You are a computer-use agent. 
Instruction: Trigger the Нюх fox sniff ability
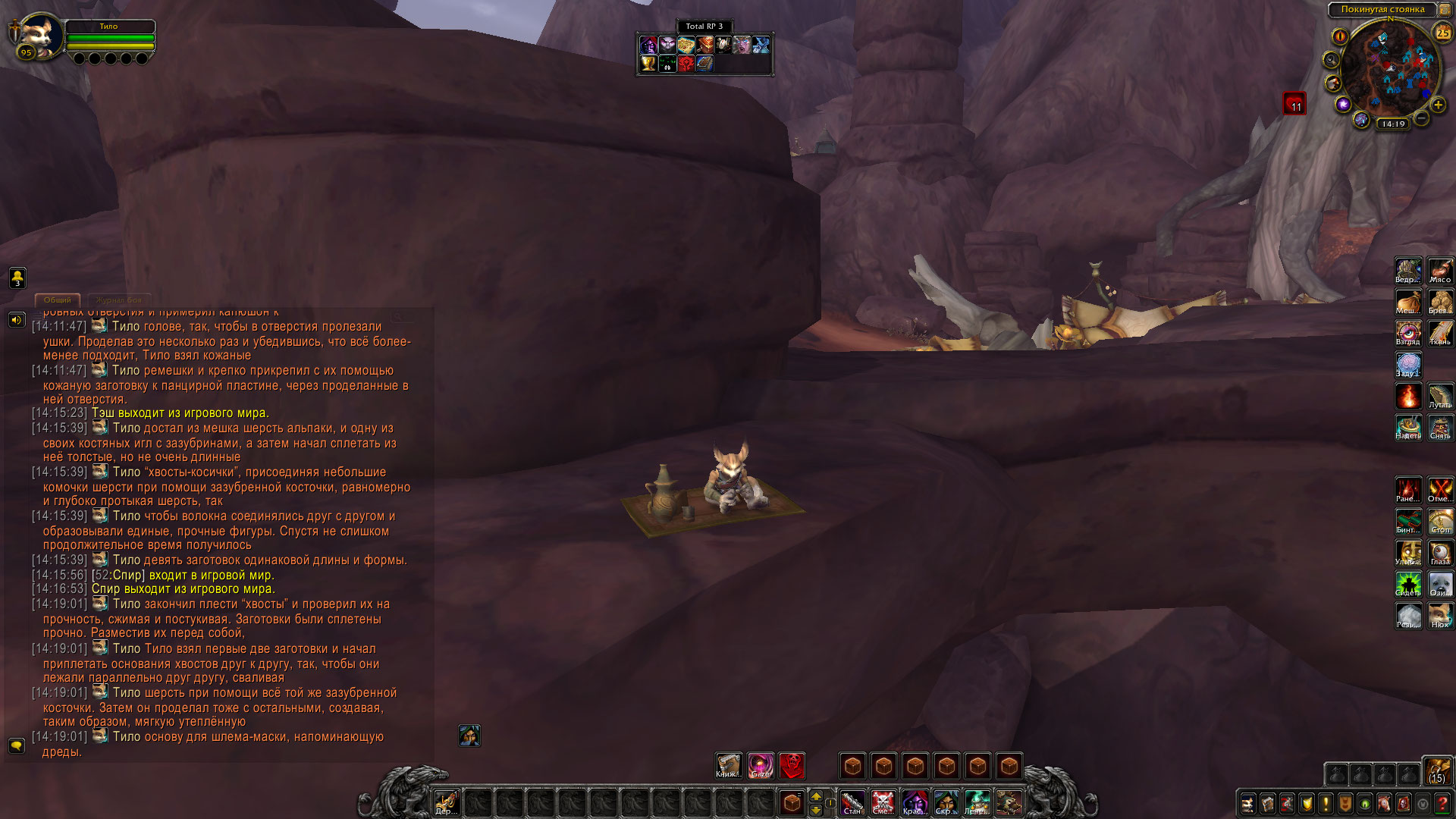coord(1440,615)
